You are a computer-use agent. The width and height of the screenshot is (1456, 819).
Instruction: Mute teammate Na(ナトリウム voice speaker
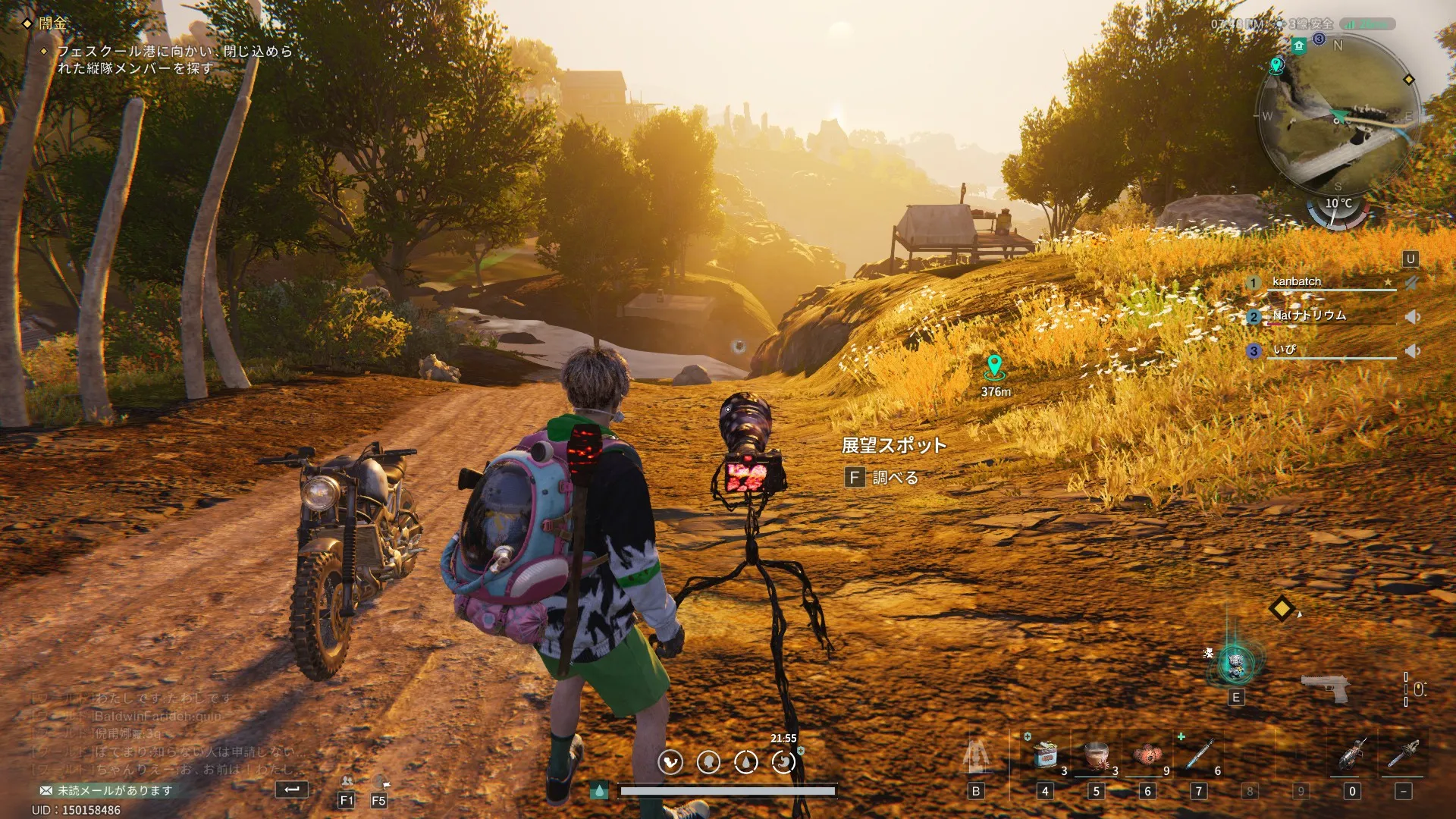click(1412, 317)
